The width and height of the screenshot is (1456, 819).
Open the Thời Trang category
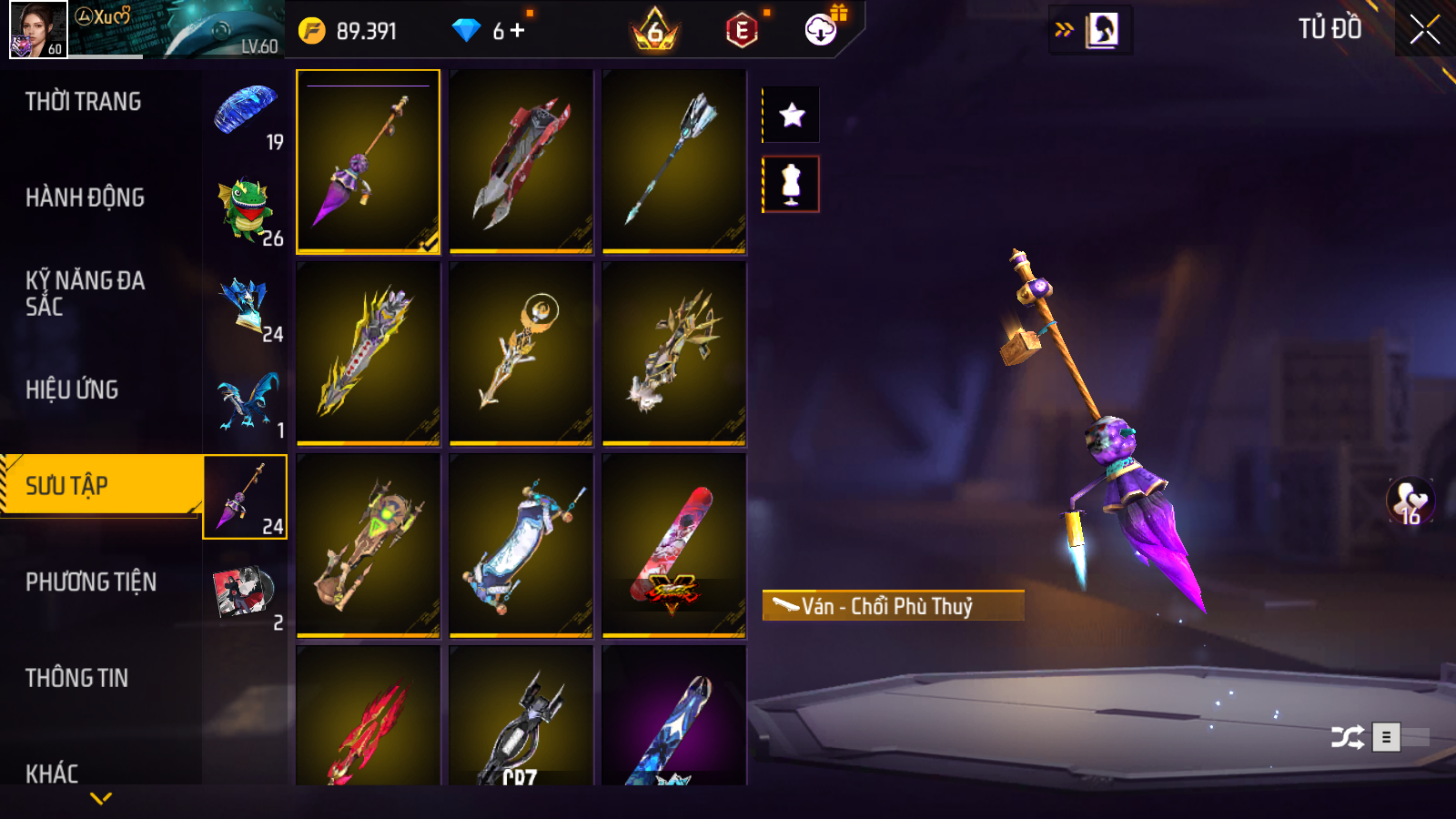pyautogui.click(x=84, y=102)
